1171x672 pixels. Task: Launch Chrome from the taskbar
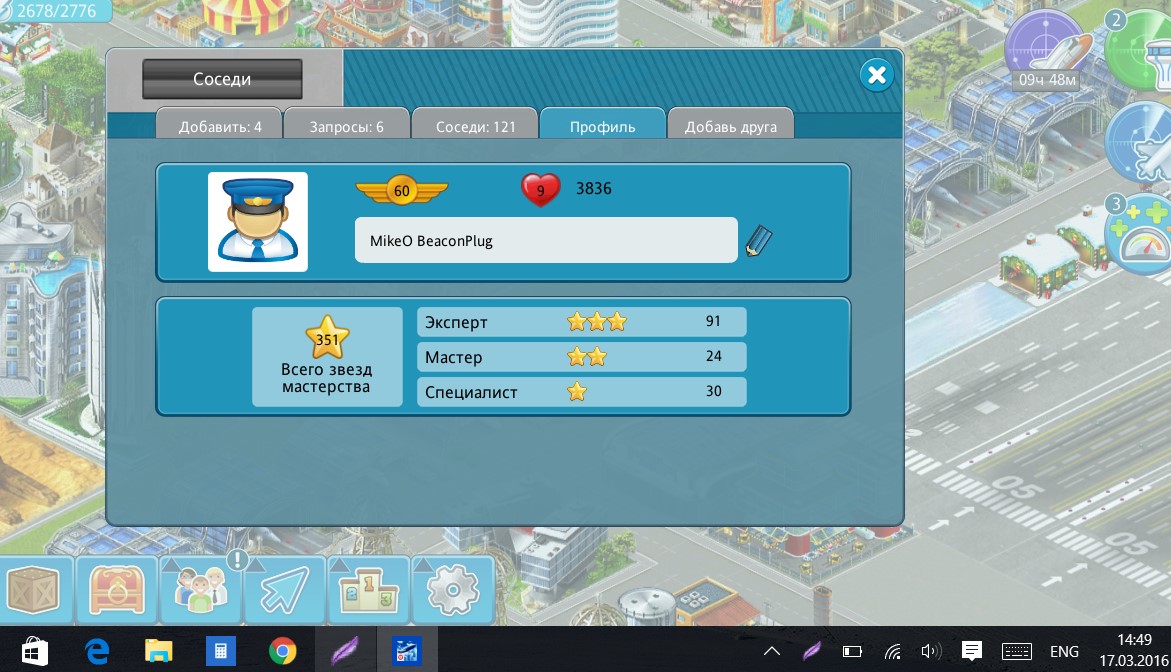pyautogui.click(x=283, y=651)
